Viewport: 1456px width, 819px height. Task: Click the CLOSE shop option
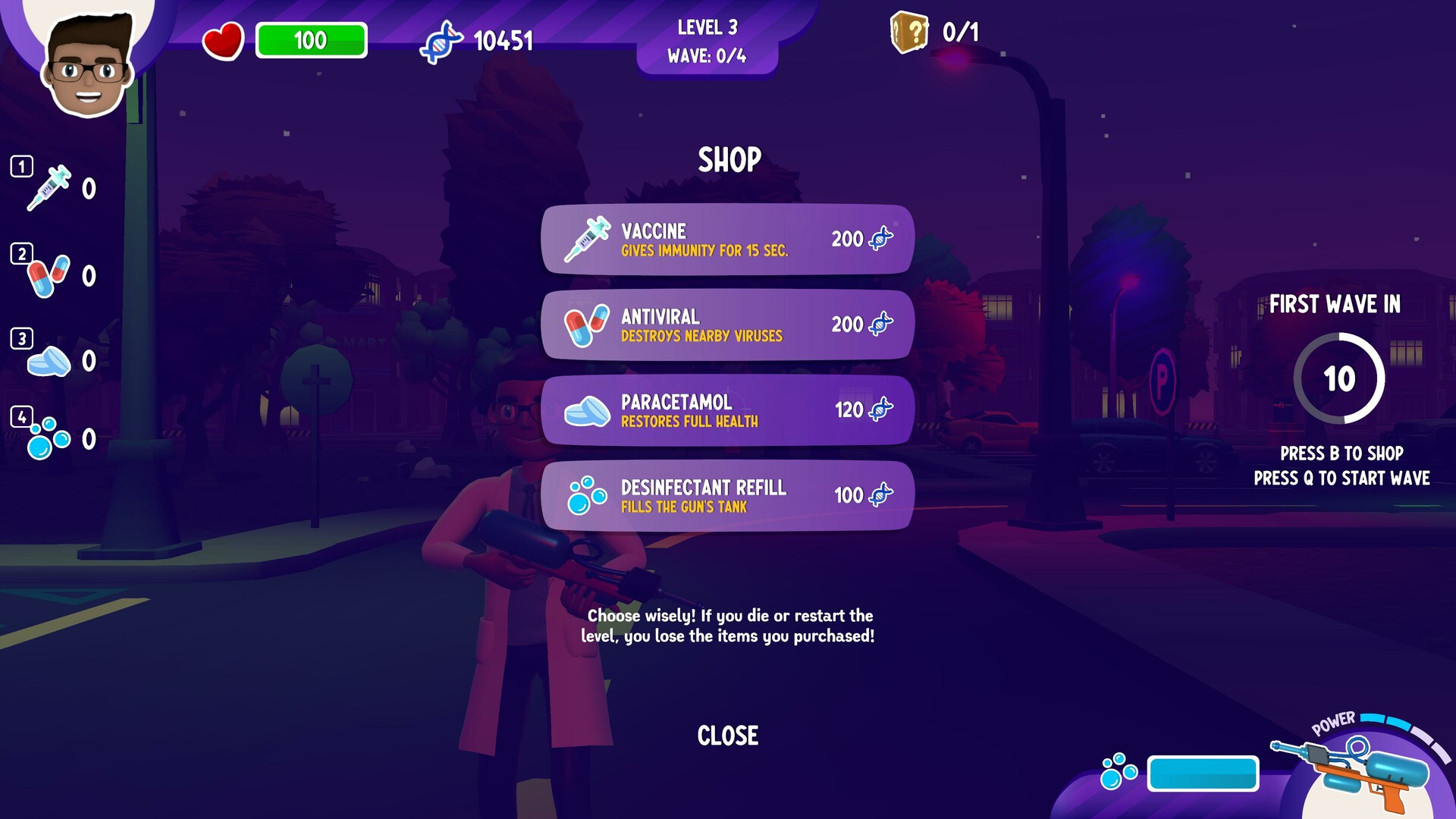727,734
